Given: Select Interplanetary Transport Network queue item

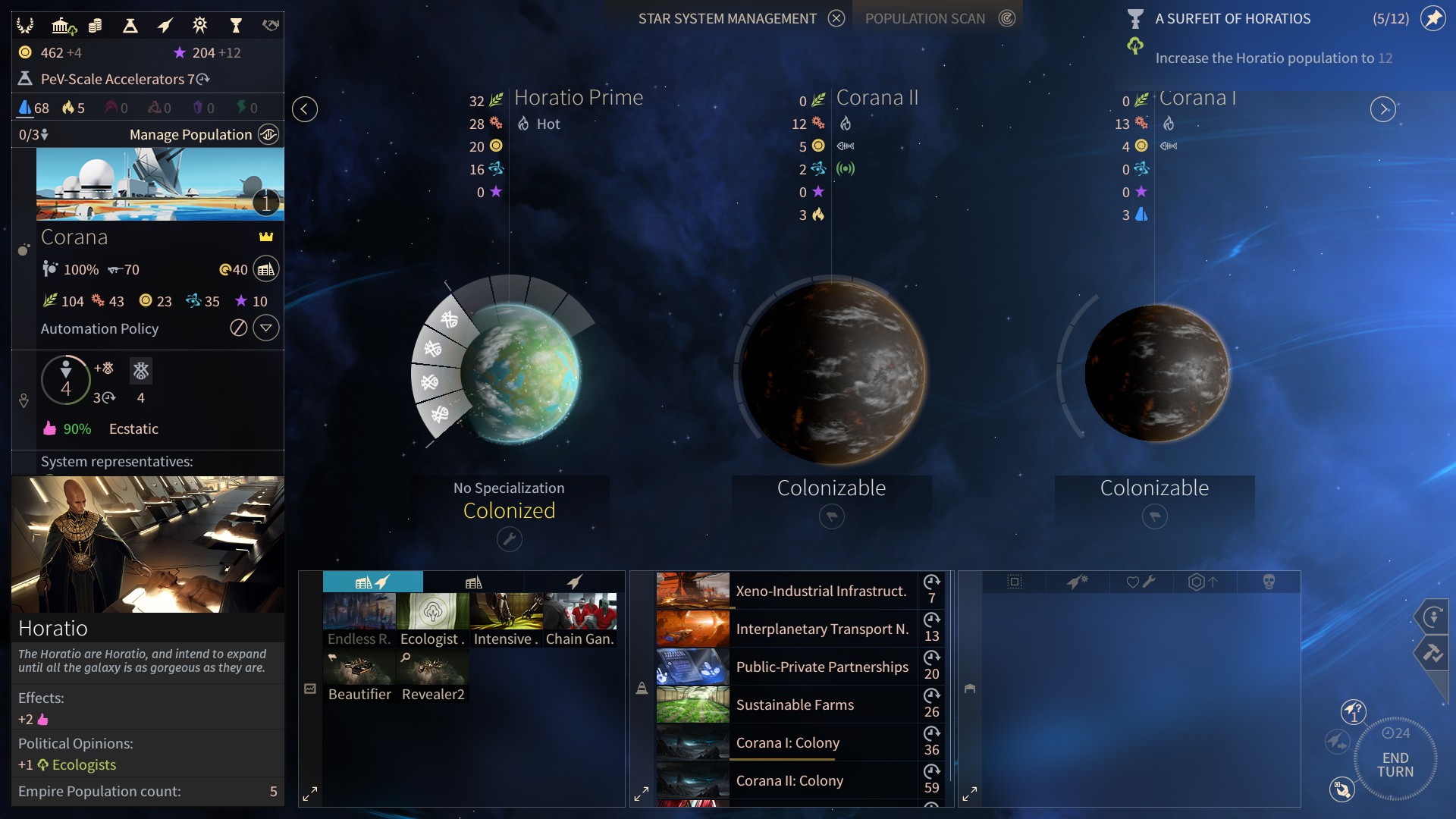Looking at the screenshot, I should 821,629.
